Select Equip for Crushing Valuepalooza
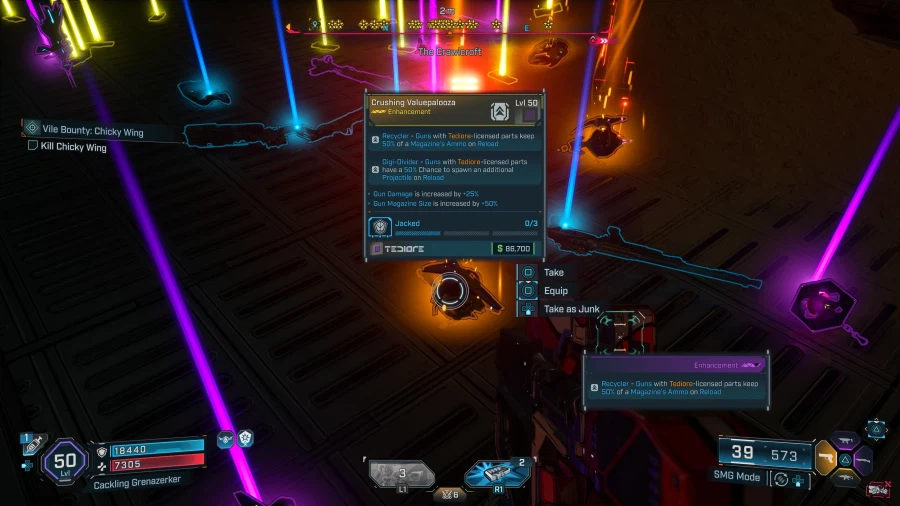Screen dimensions: 900x506 click(555, 291)
